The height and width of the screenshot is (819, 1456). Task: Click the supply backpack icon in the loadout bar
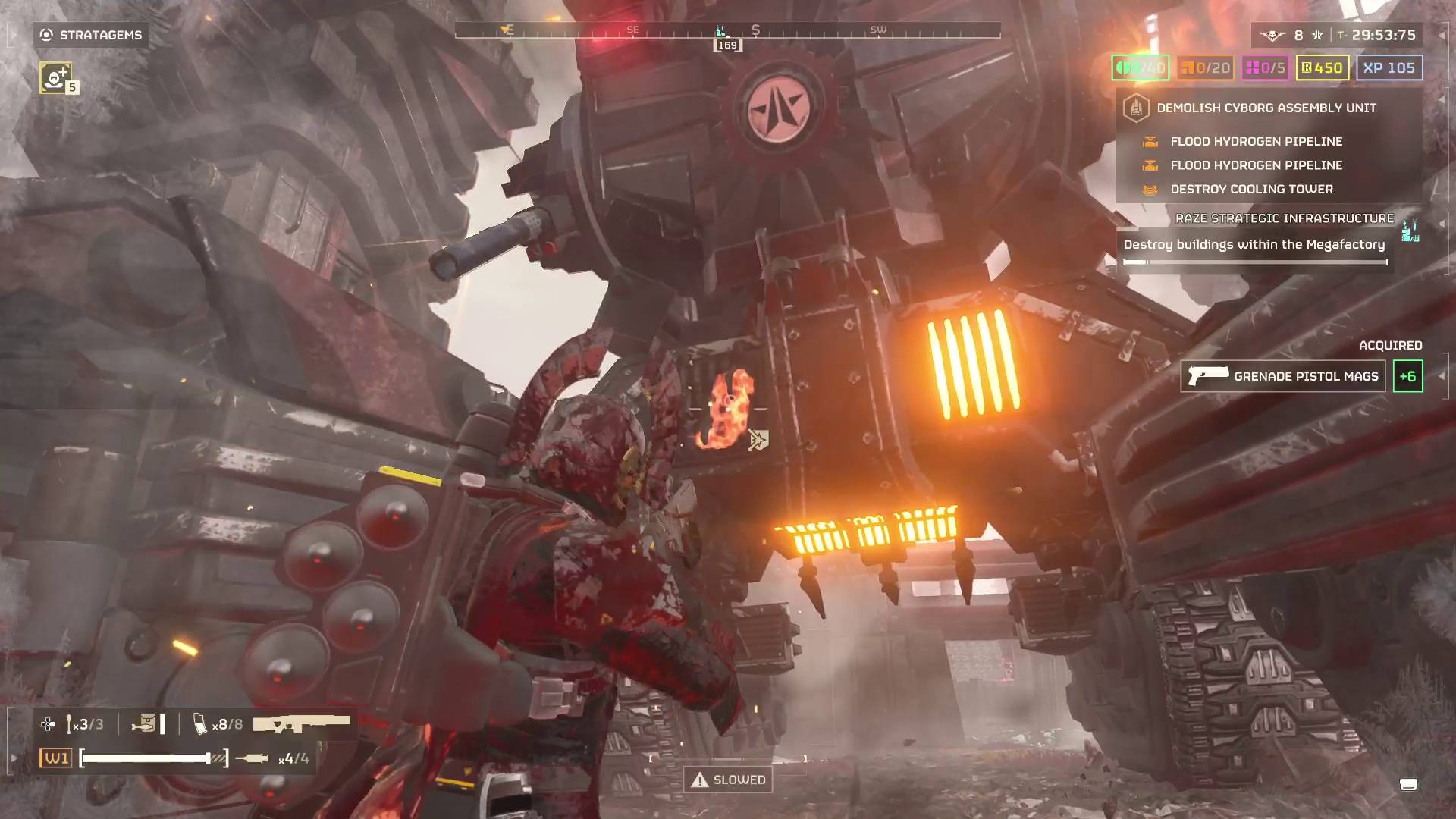(x=146, y=723)
